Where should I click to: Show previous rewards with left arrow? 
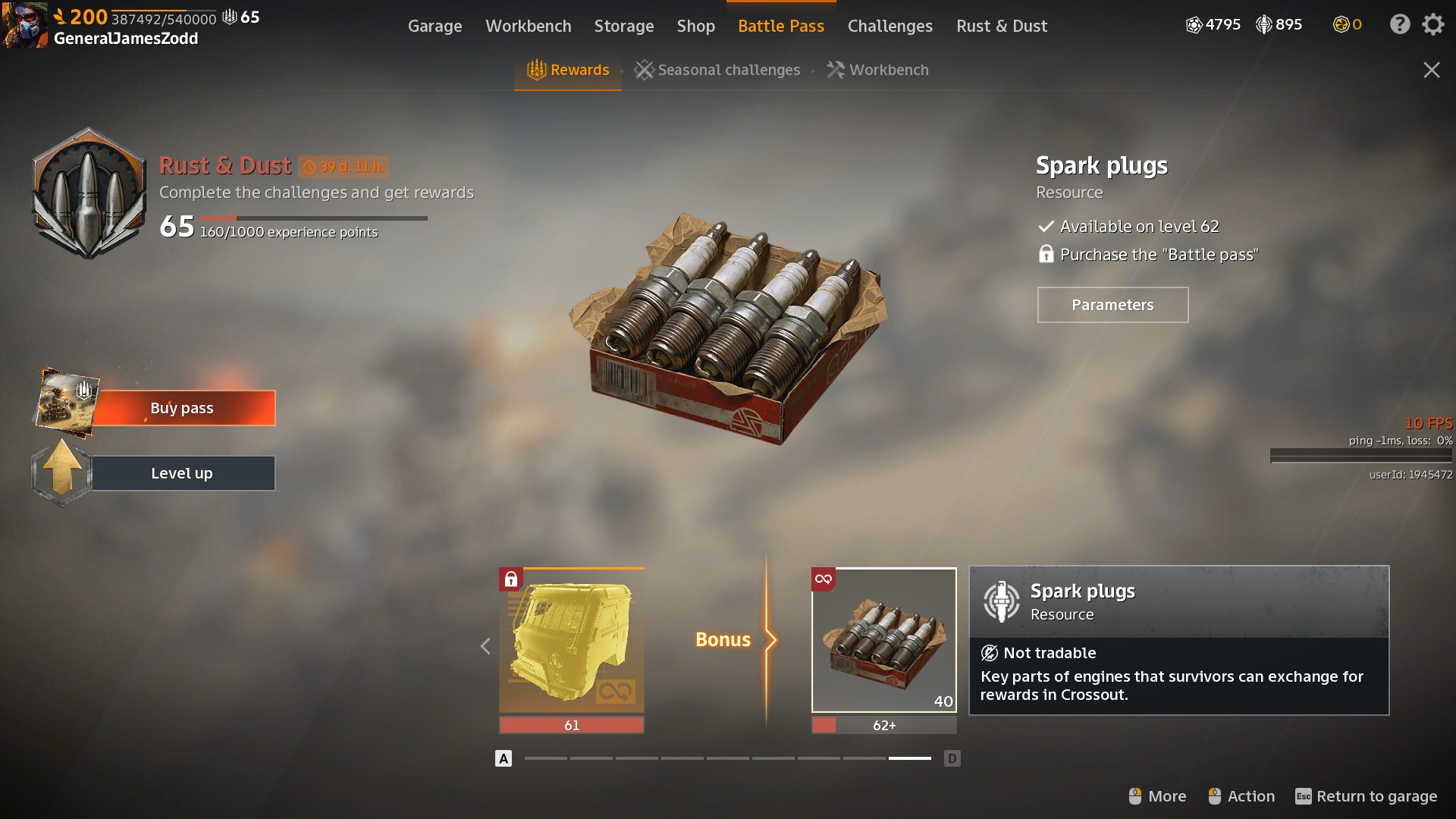point(485,646)
